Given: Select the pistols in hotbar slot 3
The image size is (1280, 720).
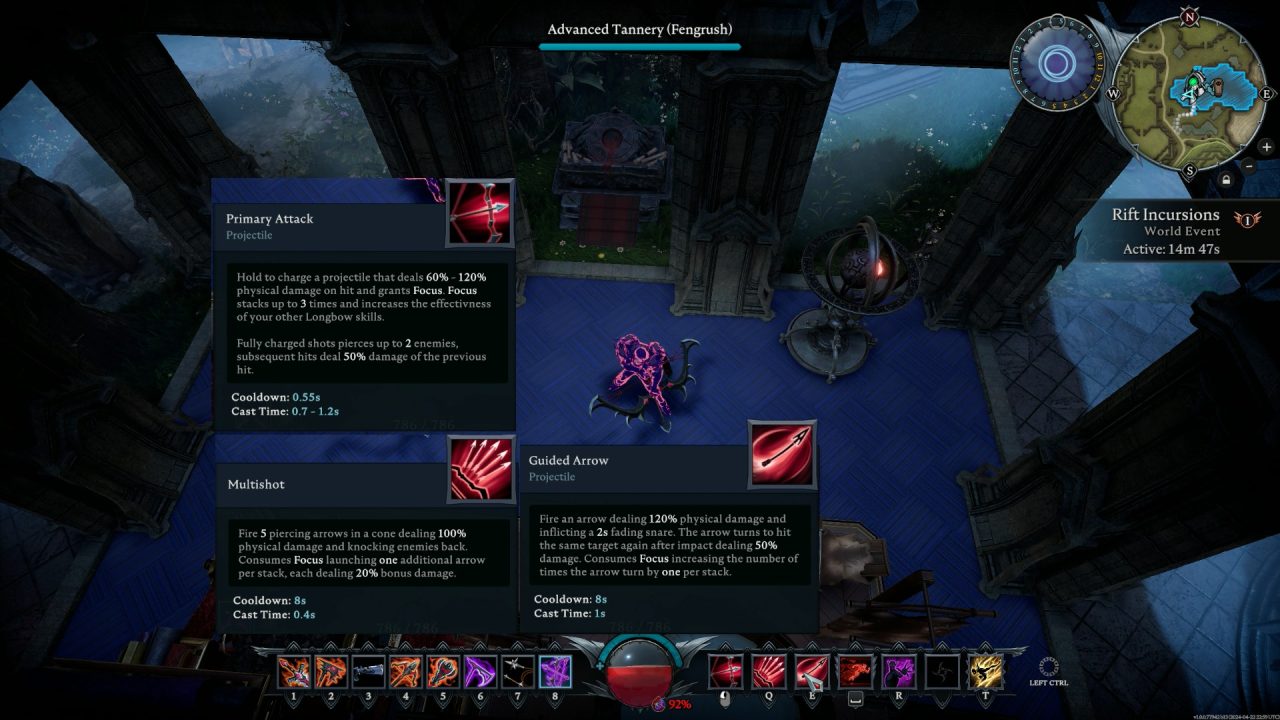Looking at the screenshot, I should (x=367, y=671).
